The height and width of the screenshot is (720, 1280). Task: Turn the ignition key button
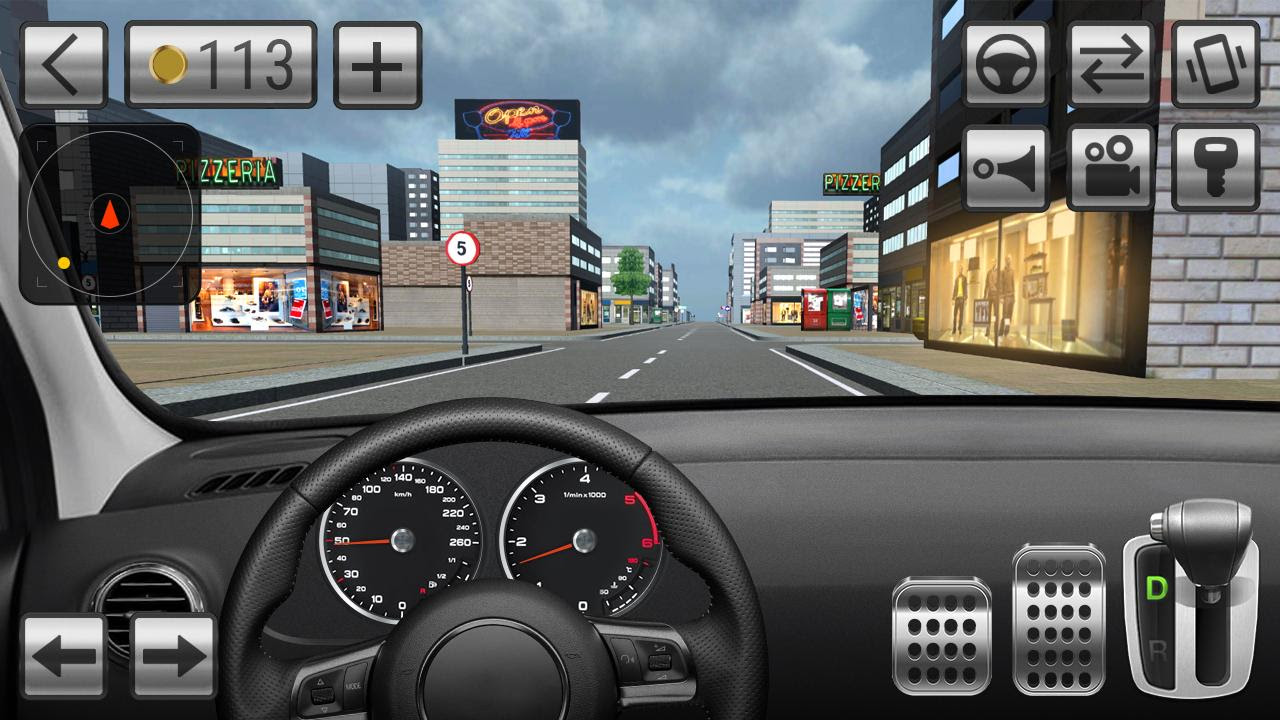pyautogui.click(x=1215, y=168)
